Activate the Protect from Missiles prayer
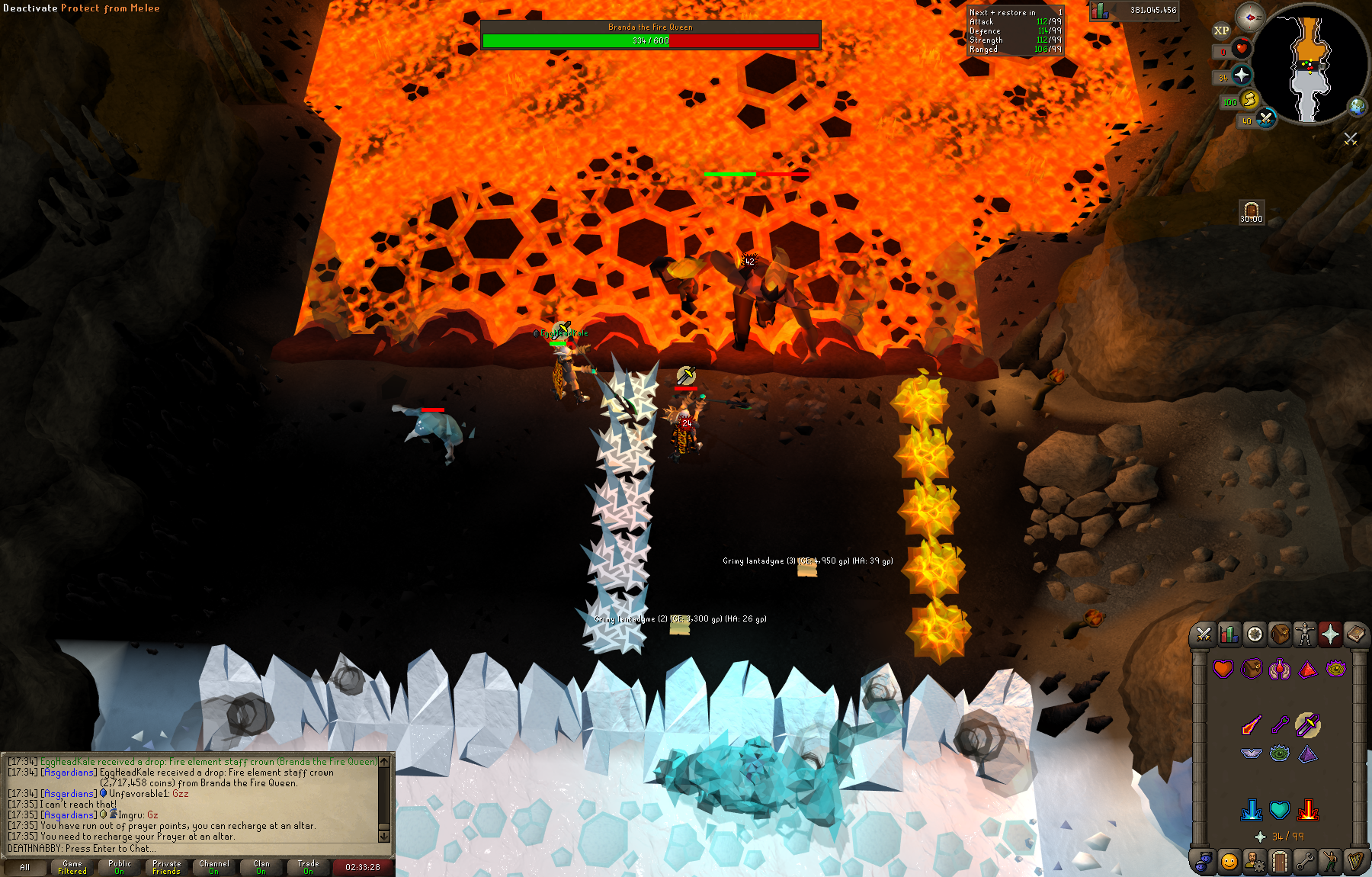Screen dimensions: 1372x877 [1280, 725]
